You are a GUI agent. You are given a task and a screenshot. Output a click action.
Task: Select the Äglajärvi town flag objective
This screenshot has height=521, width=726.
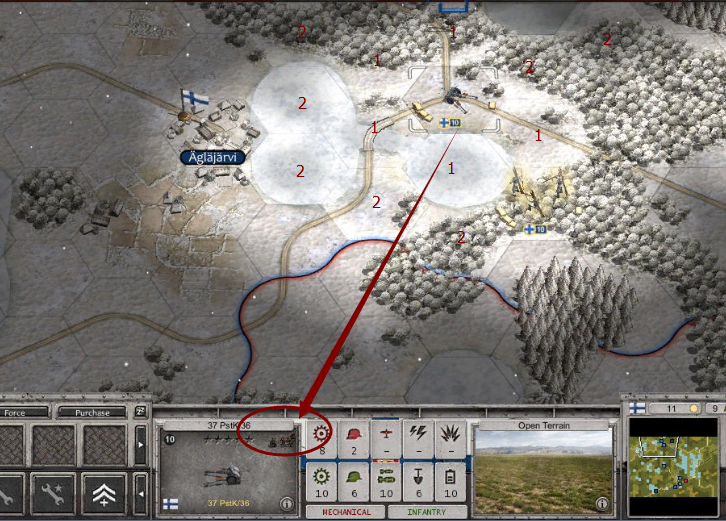pyautogui.click(x=189, y=99)
